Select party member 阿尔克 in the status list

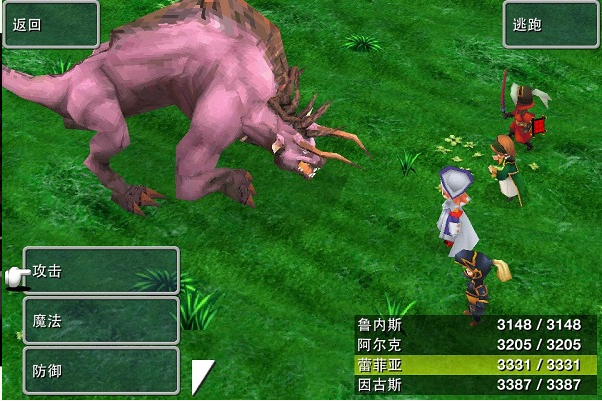[477, 344]
